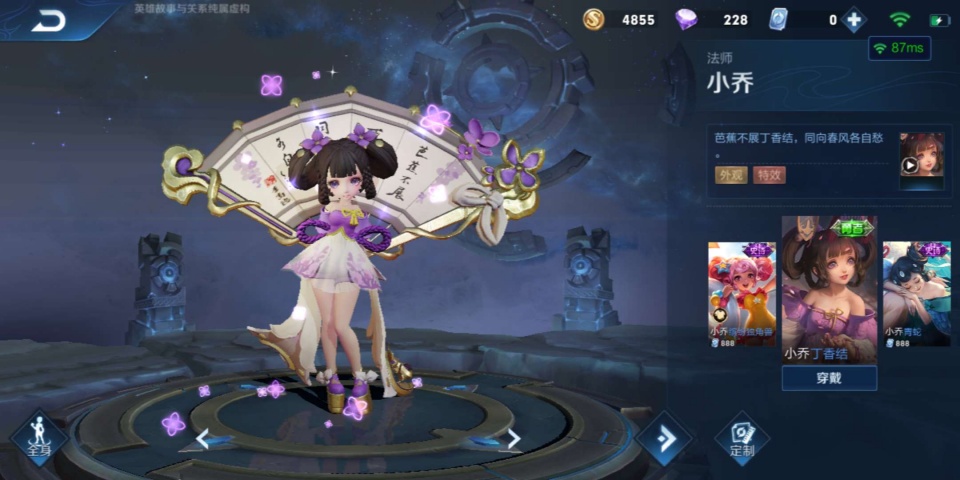The width and height of the screenshot is (960, 480).
Task: Select the 外观 appearance tag
Action: click(729, 175)
